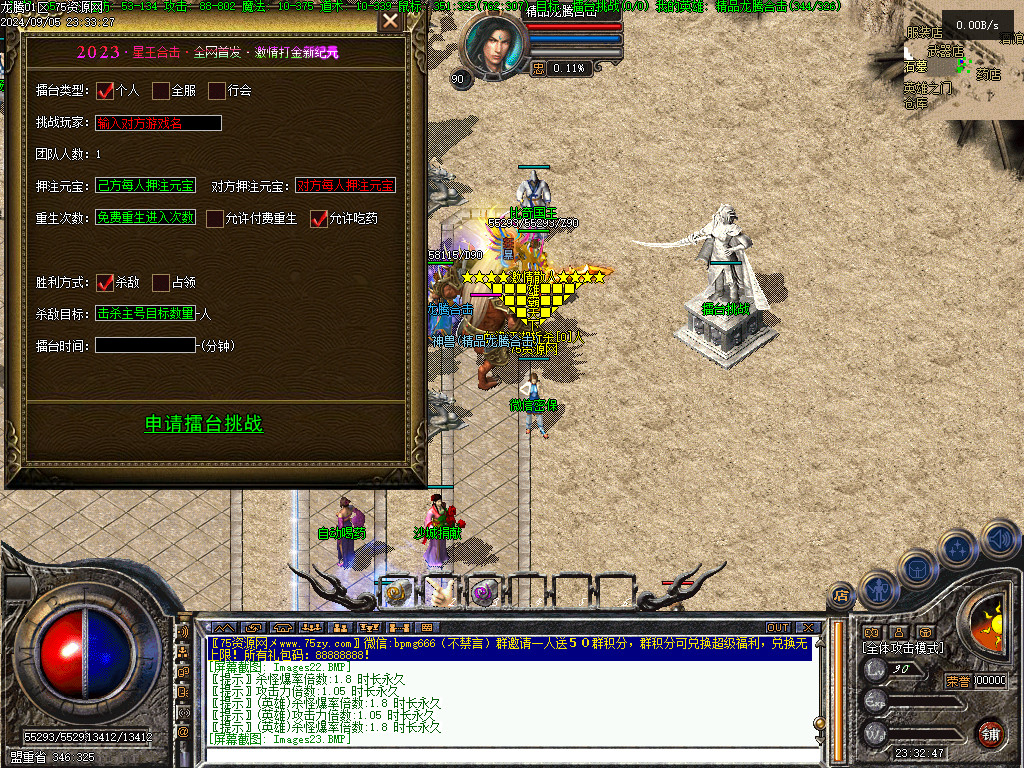The height and width of the screenshot is (768, 1024).
Task: Toggle the speaker sound button
Action: (1000, 538)
